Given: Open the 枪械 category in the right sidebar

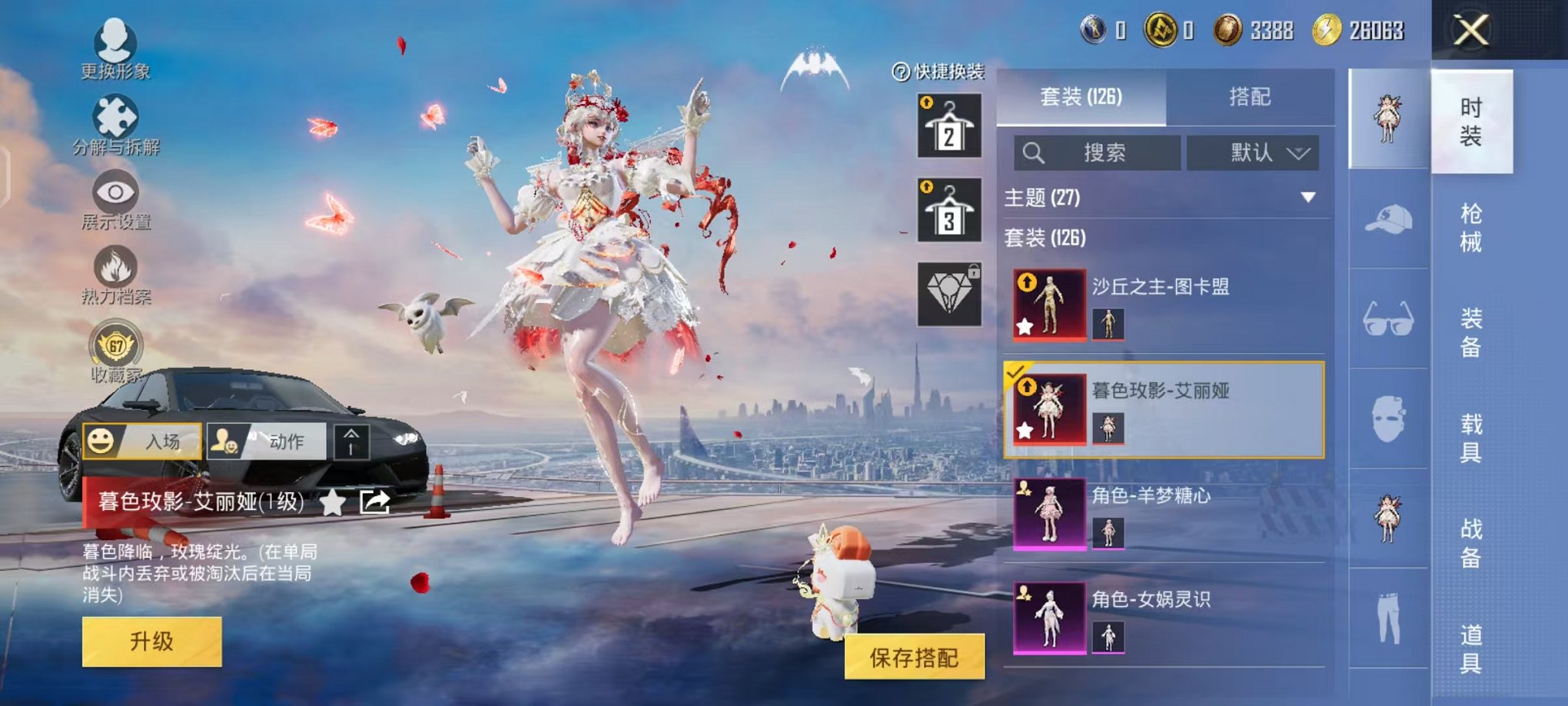Looking at the screenshot, I should (x=1472, y=223).
